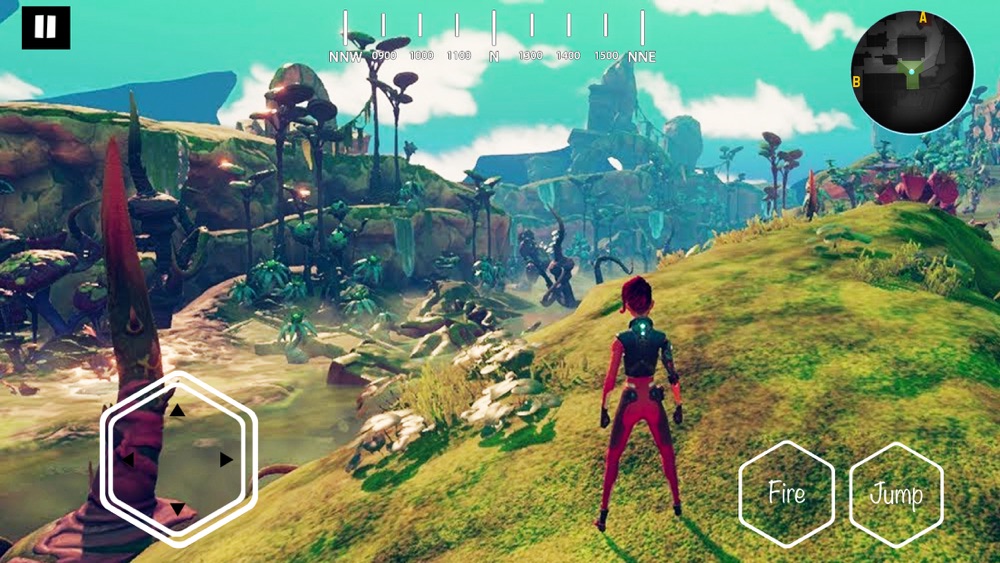
Task: Move forward with the up arrow
Action: tap(177, 410)
